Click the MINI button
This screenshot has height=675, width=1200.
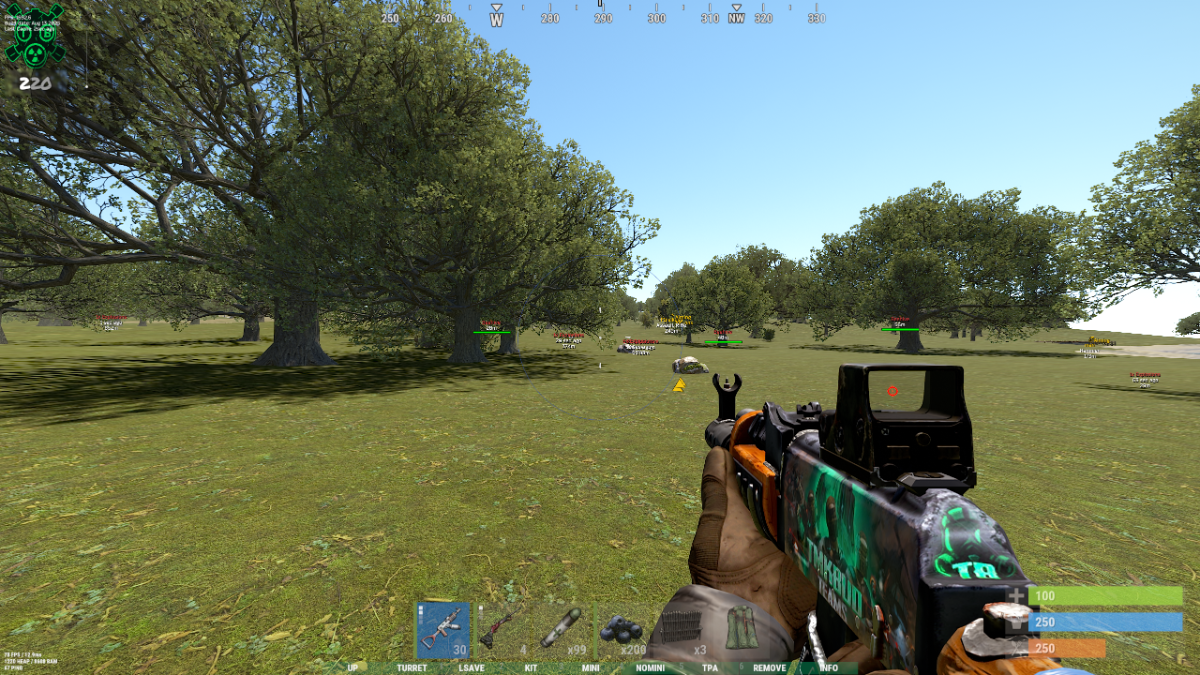point(590,668)
